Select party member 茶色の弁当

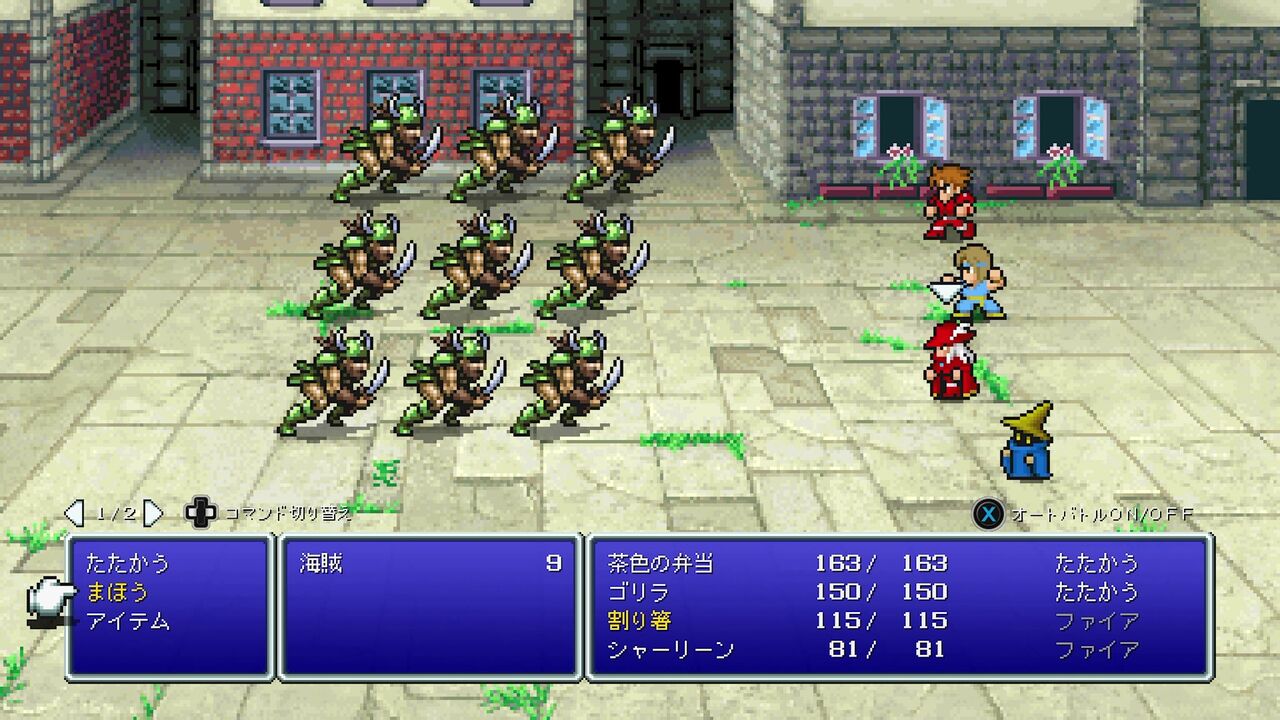click(660, 563)
